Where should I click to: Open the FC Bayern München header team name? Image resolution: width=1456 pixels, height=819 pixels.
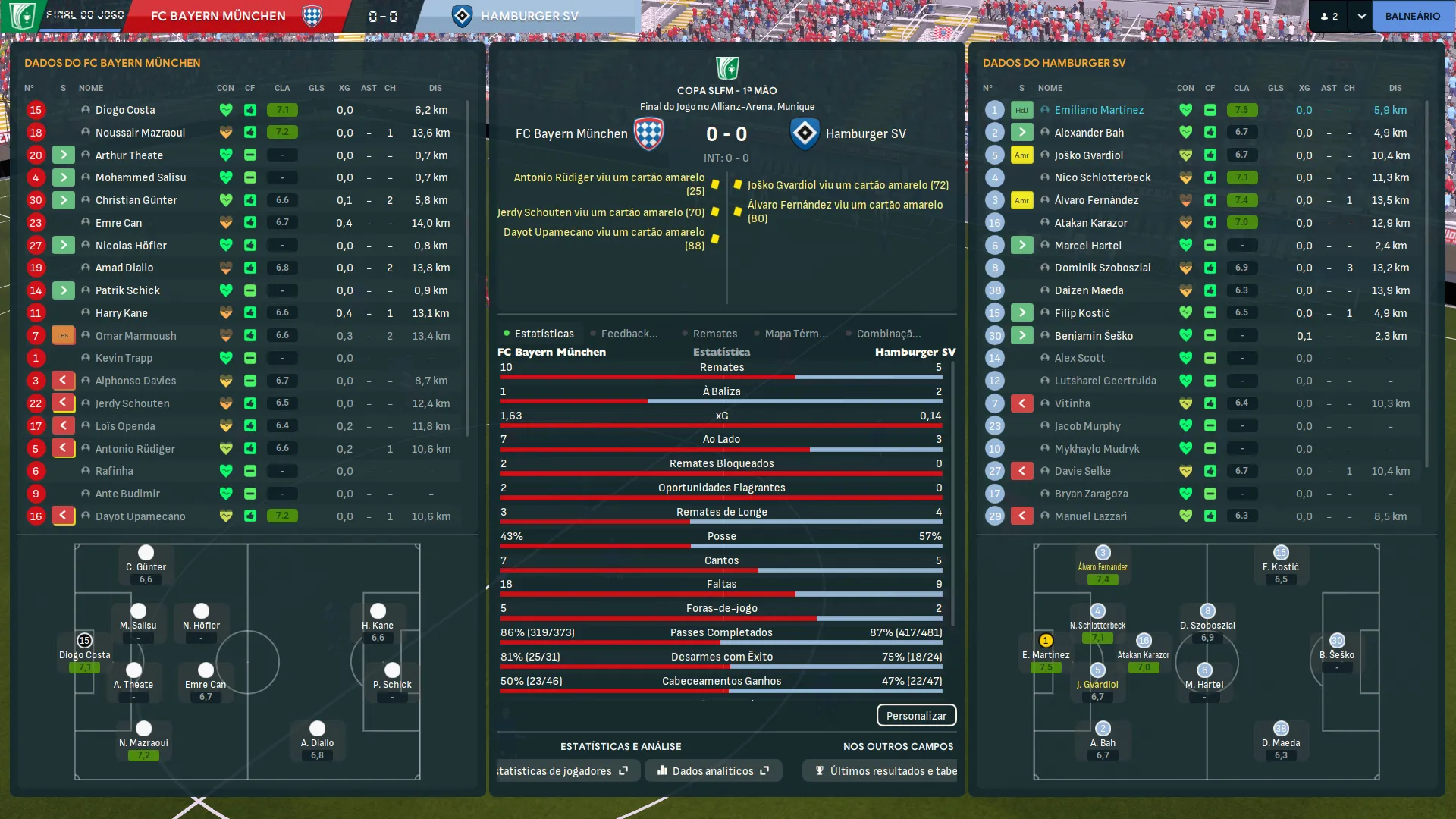218,16
